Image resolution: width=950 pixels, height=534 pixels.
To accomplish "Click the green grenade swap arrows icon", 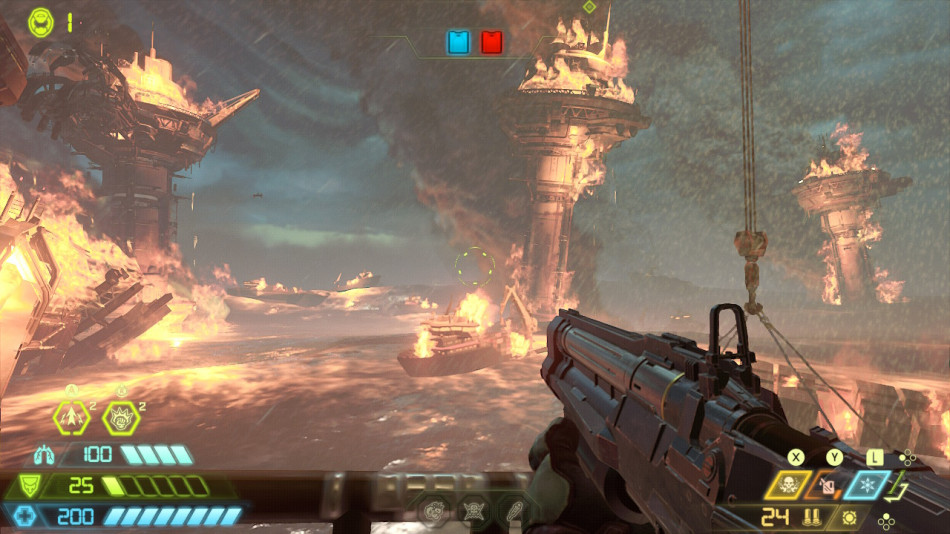I will click(x=899, y=487).
